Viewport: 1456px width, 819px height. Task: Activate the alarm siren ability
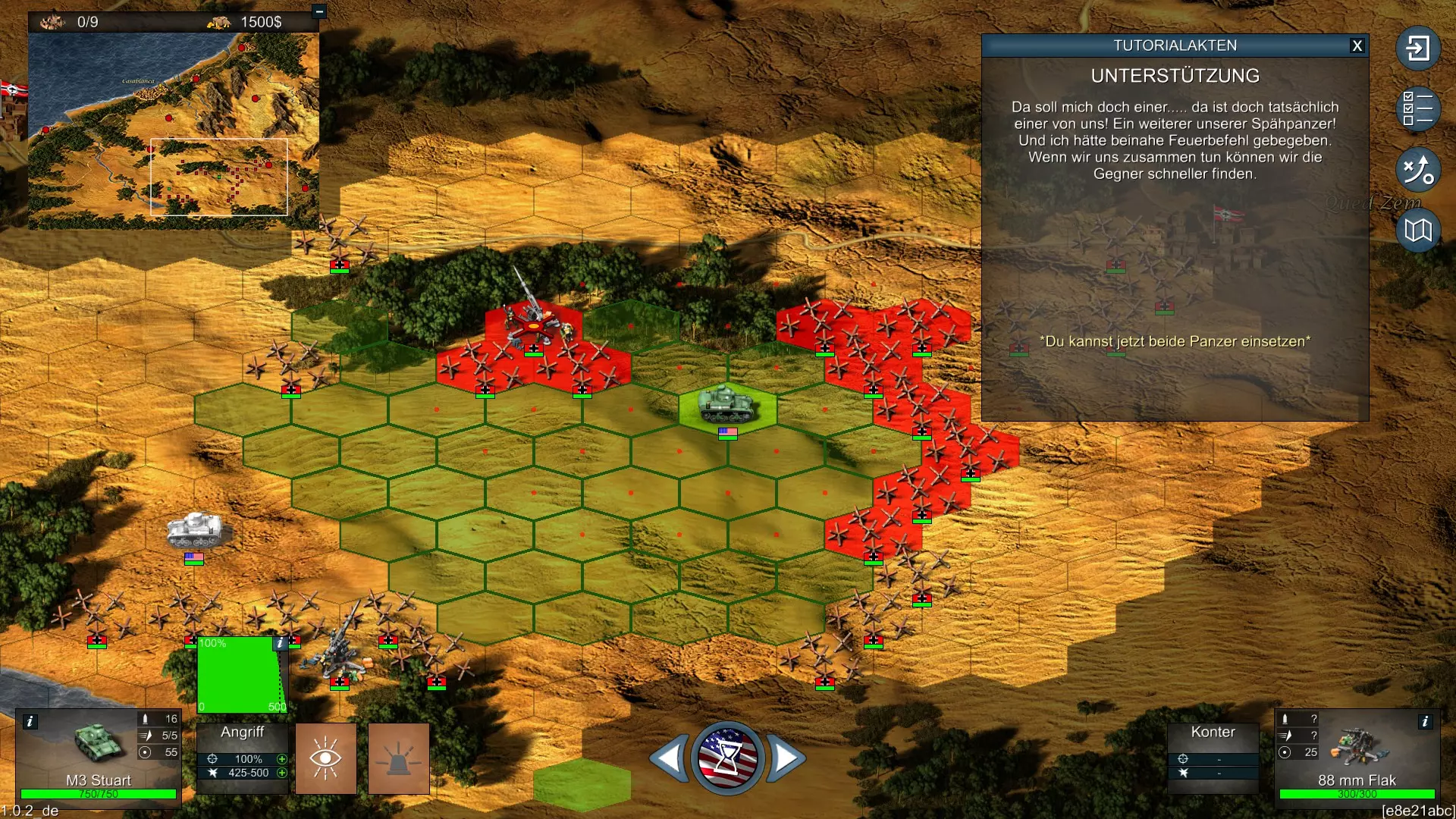tap(399, 758)
